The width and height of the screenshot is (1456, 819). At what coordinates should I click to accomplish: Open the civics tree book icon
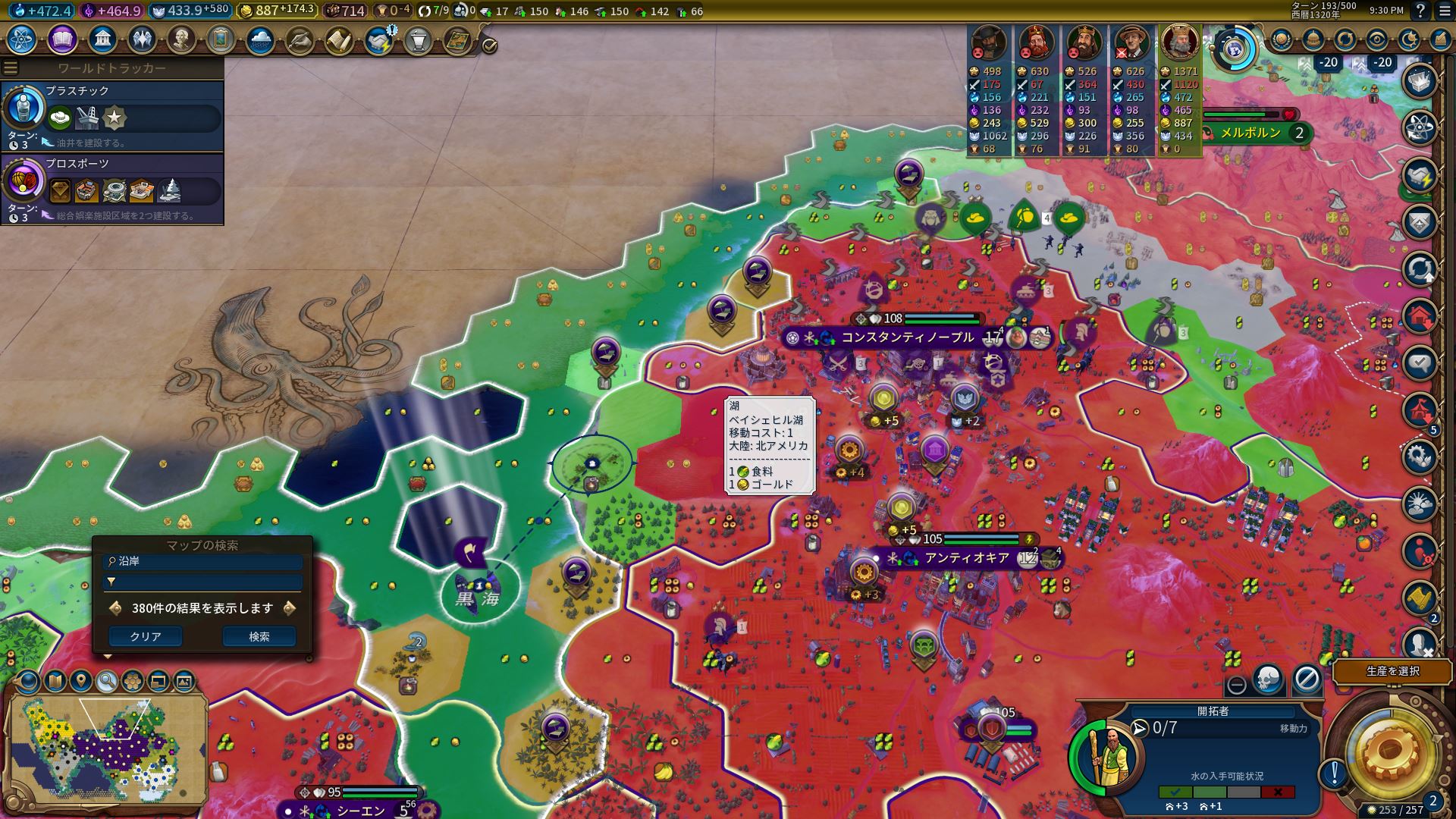pos(62,39)
